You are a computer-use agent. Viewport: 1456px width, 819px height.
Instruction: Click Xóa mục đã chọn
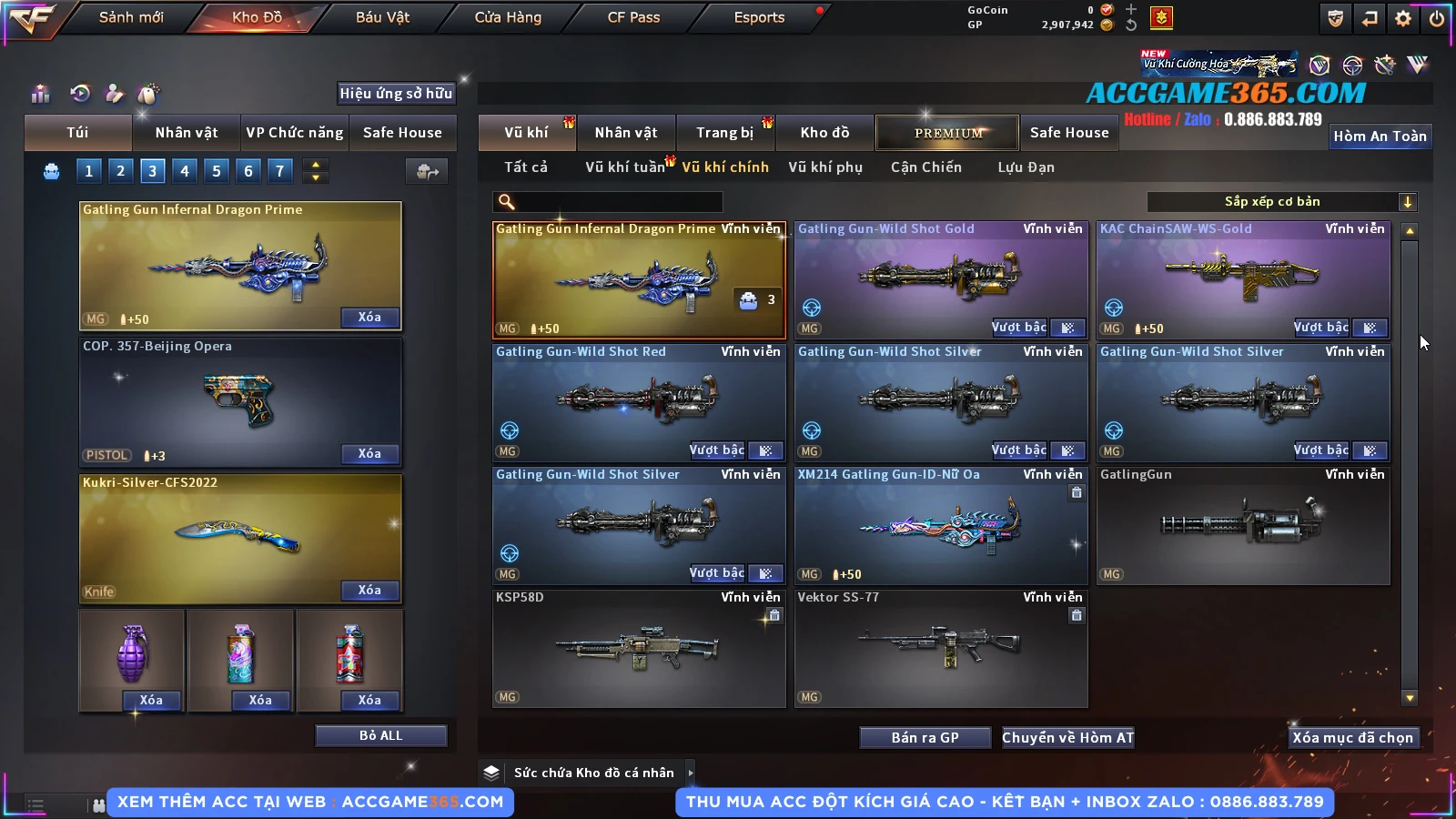tap(1352, 738)
